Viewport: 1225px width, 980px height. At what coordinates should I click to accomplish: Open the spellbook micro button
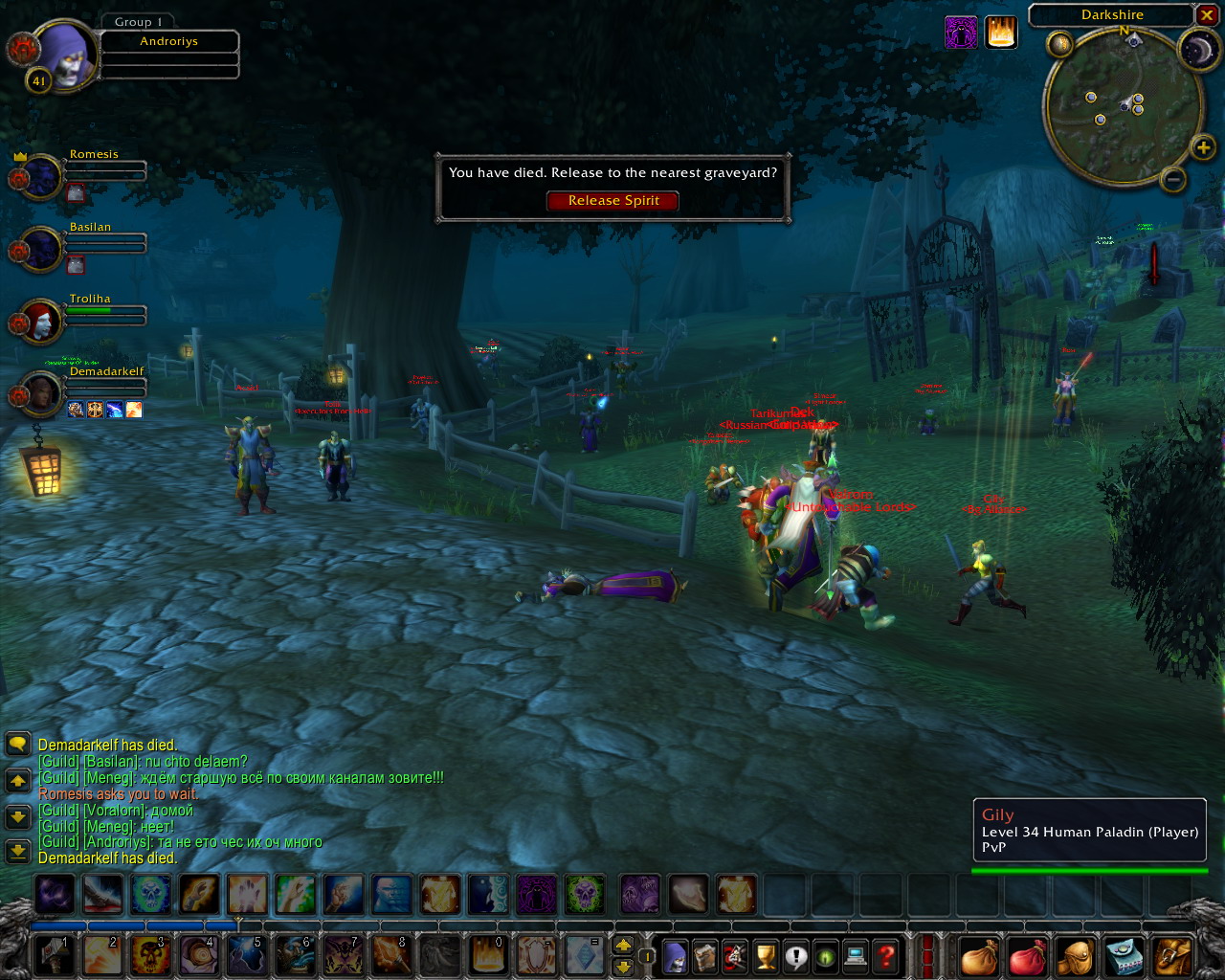tap(705, 956)
